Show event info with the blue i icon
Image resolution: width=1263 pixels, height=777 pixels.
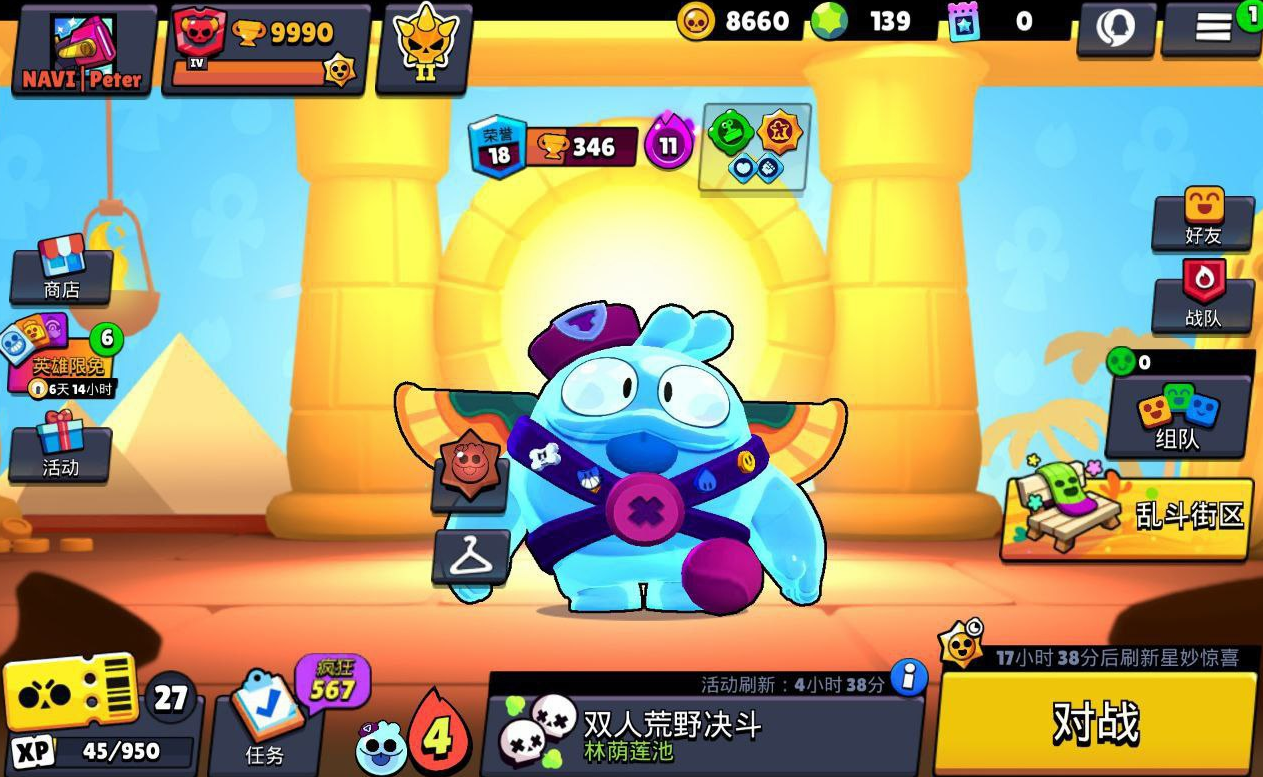908,678
